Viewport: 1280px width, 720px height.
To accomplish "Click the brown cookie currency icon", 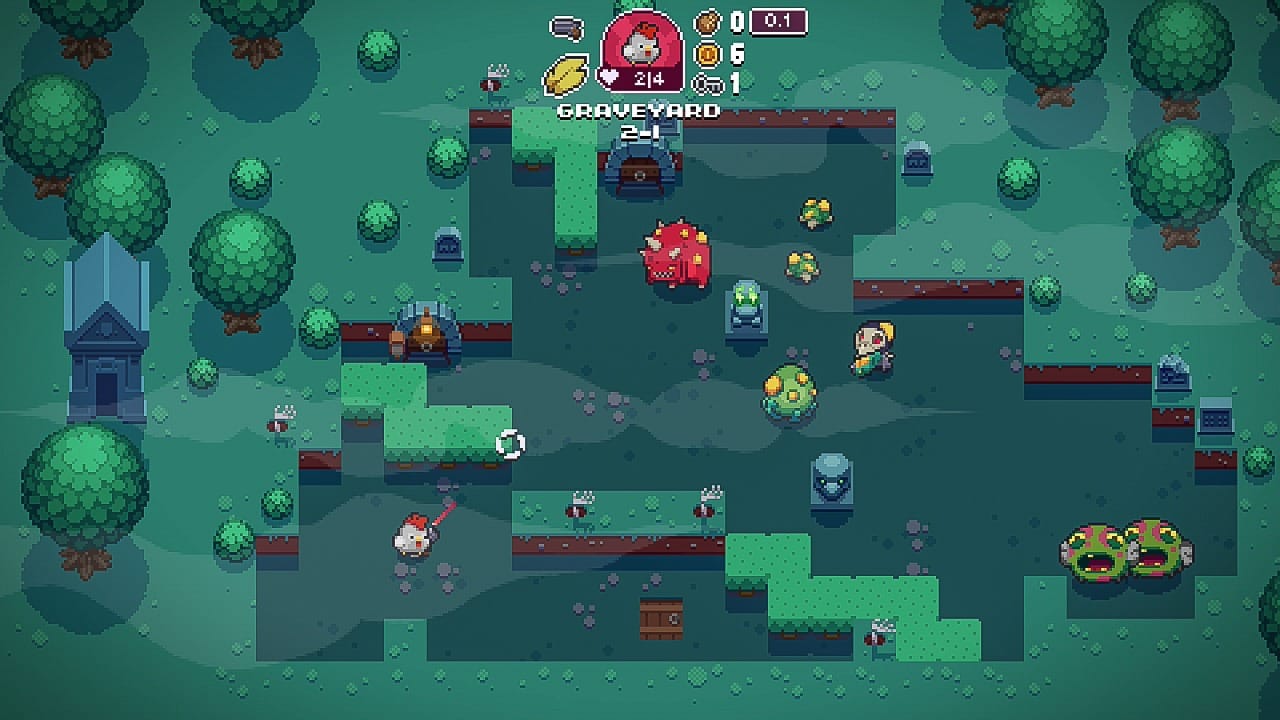I will [x=708, y=22].
